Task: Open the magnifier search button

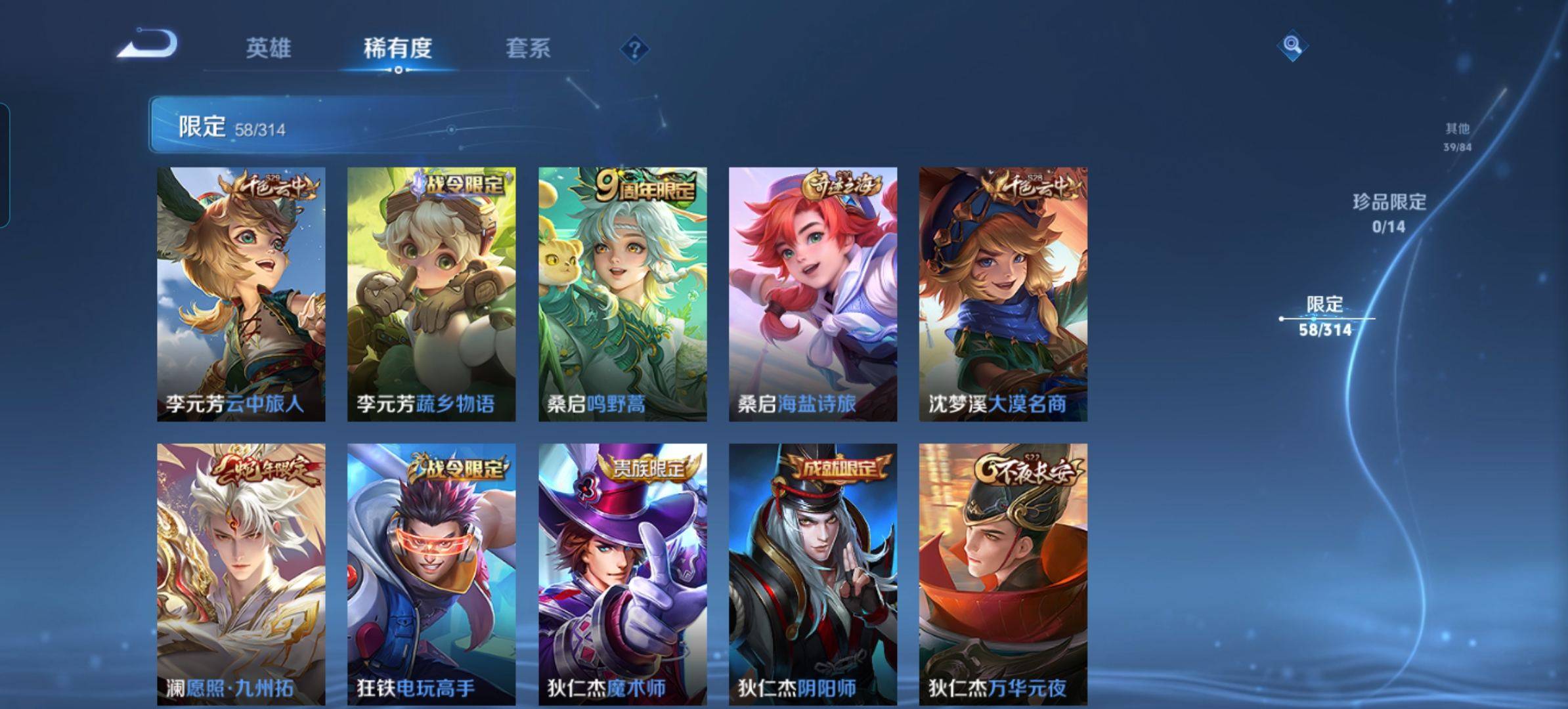Action: point(1292,45)
